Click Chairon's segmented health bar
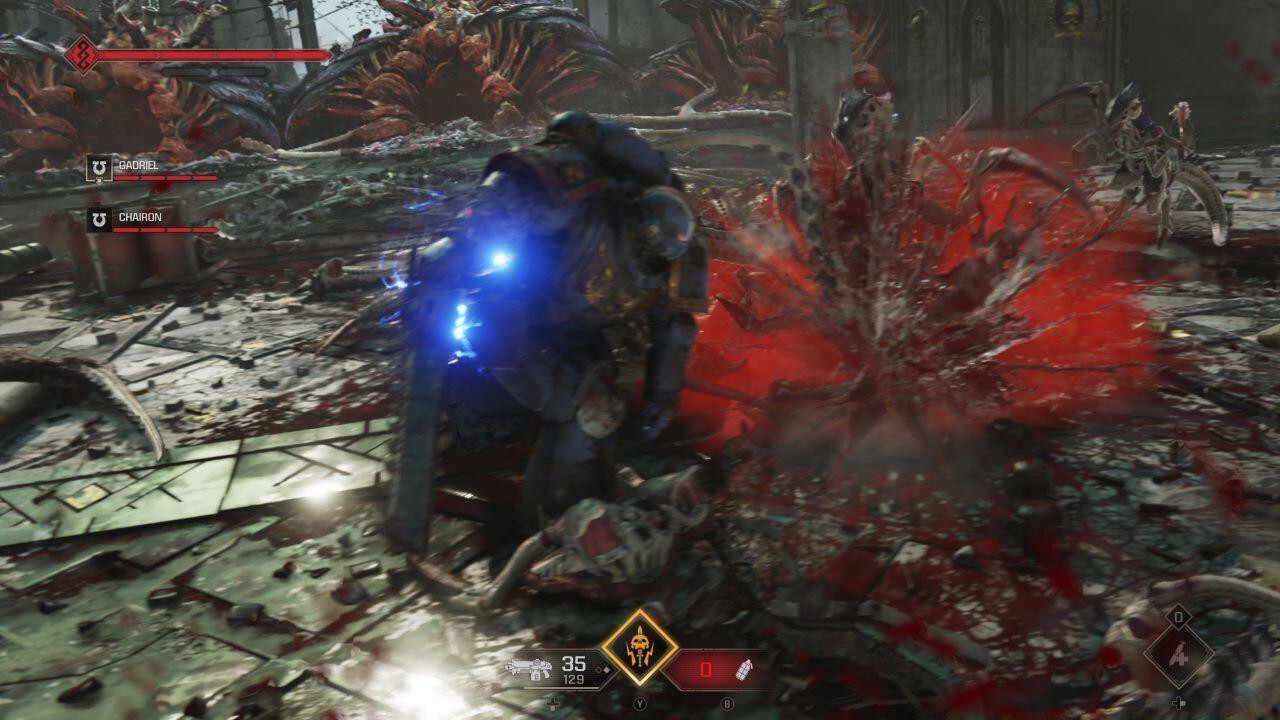Viewport: 1280px width, 720px height. (x=164, y=230)
